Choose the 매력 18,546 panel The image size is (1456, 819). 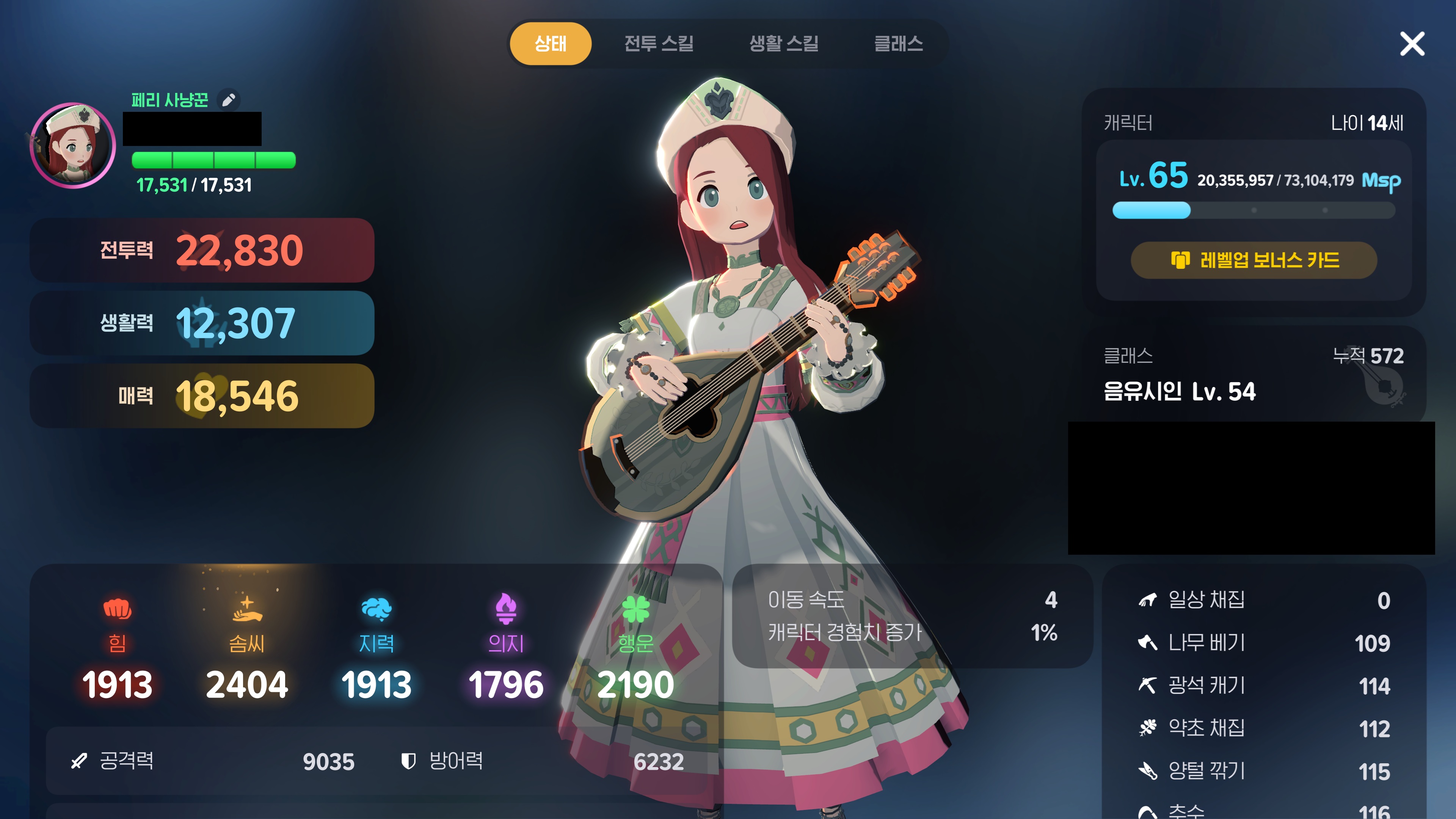pyautogui.click(x=202, y=395)
